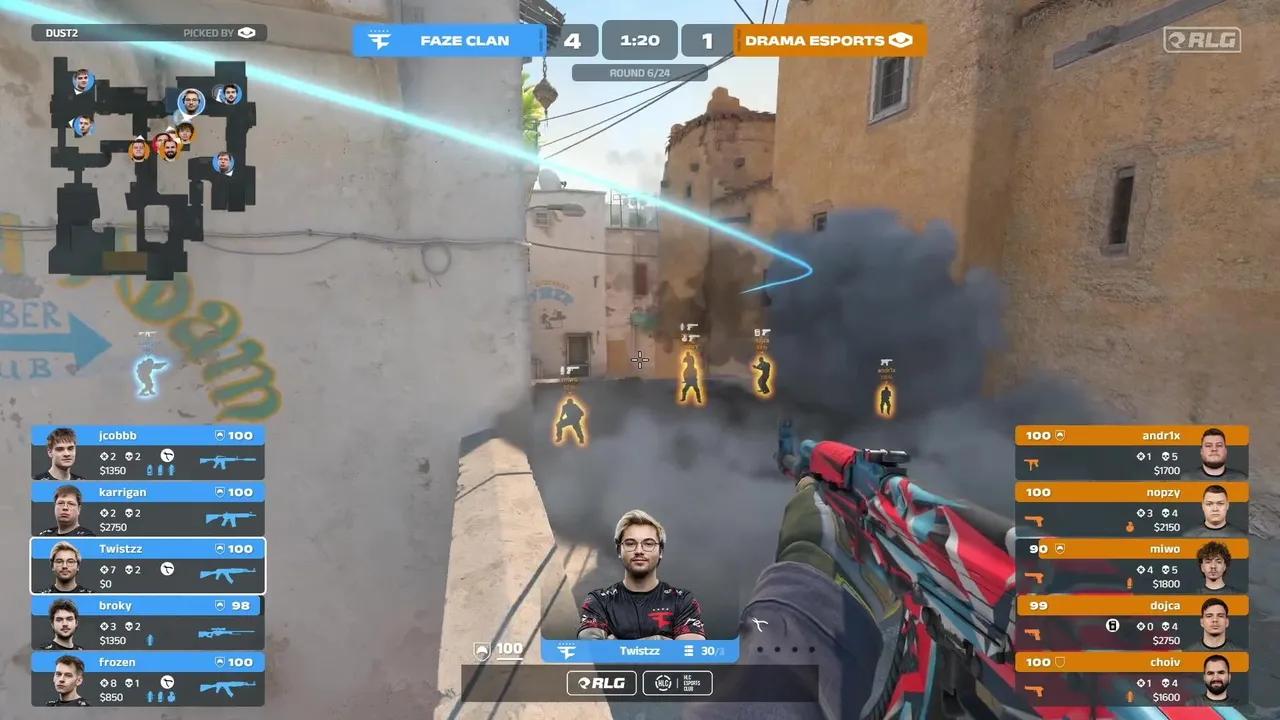1280x720 pixels.
Task: Click the skull kill-count icon on frozen's card
Action: (x=128, y=684)
